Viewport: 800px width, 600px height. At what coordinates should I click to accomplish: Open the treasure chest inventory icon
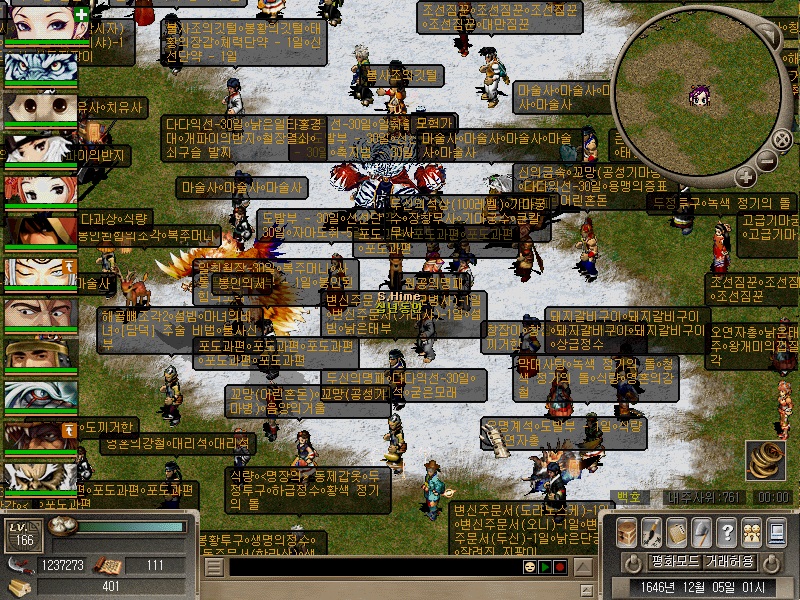click(627, 531)
